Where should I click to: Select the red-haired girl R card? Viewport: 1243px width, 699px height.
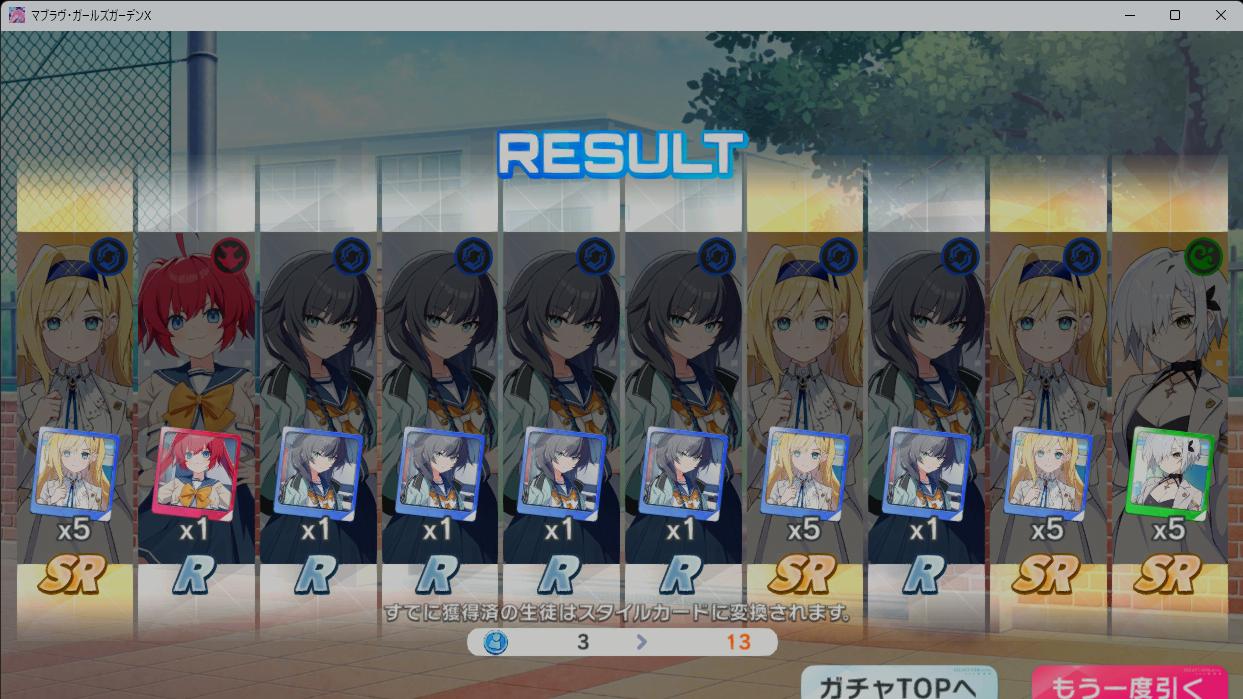pyautogui.click(x=196, y=400)
